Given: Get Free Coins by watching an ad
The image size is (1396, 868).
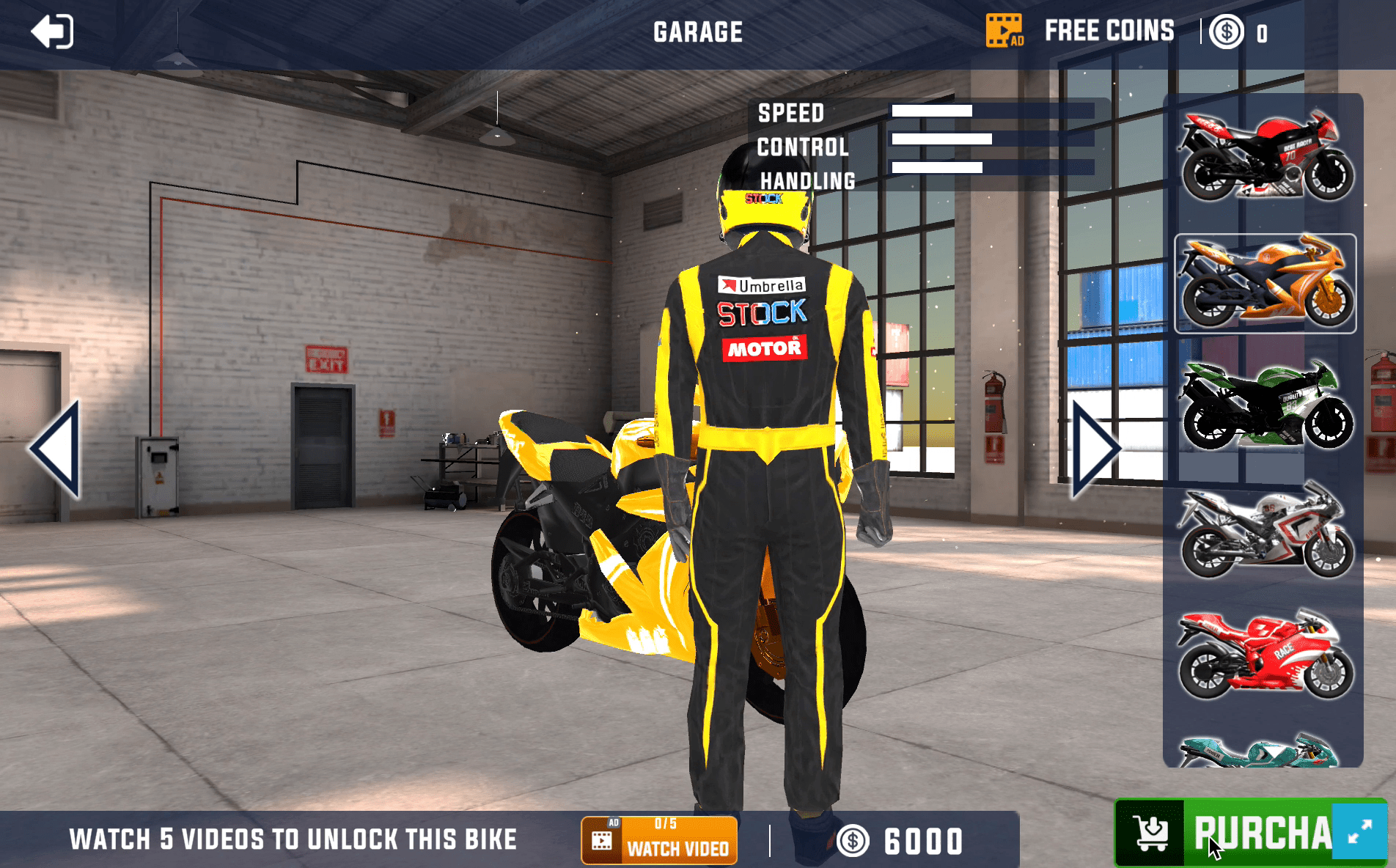Looking at the screenshot, I should point(1080,32).
